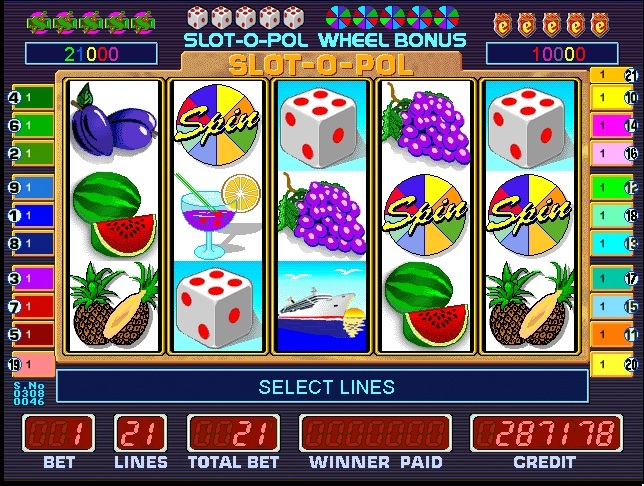Select the line 9 marker
The height and width of the screenshot is (486, 644).
coord(30,187)
